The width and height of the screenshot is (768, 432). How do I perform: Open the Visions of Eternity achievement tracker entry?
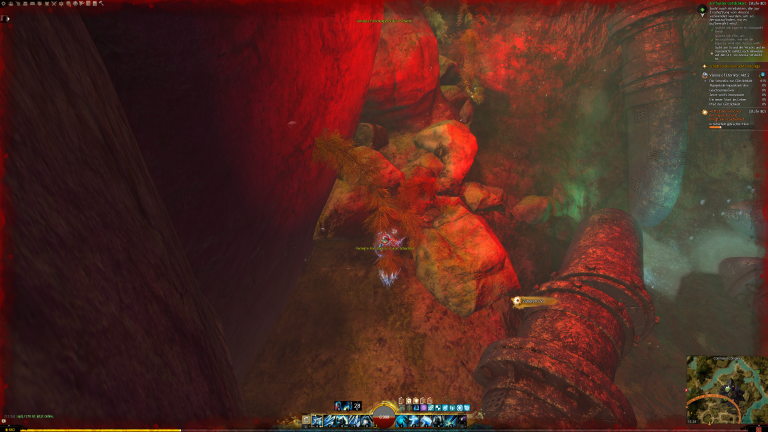click(731, 74)
